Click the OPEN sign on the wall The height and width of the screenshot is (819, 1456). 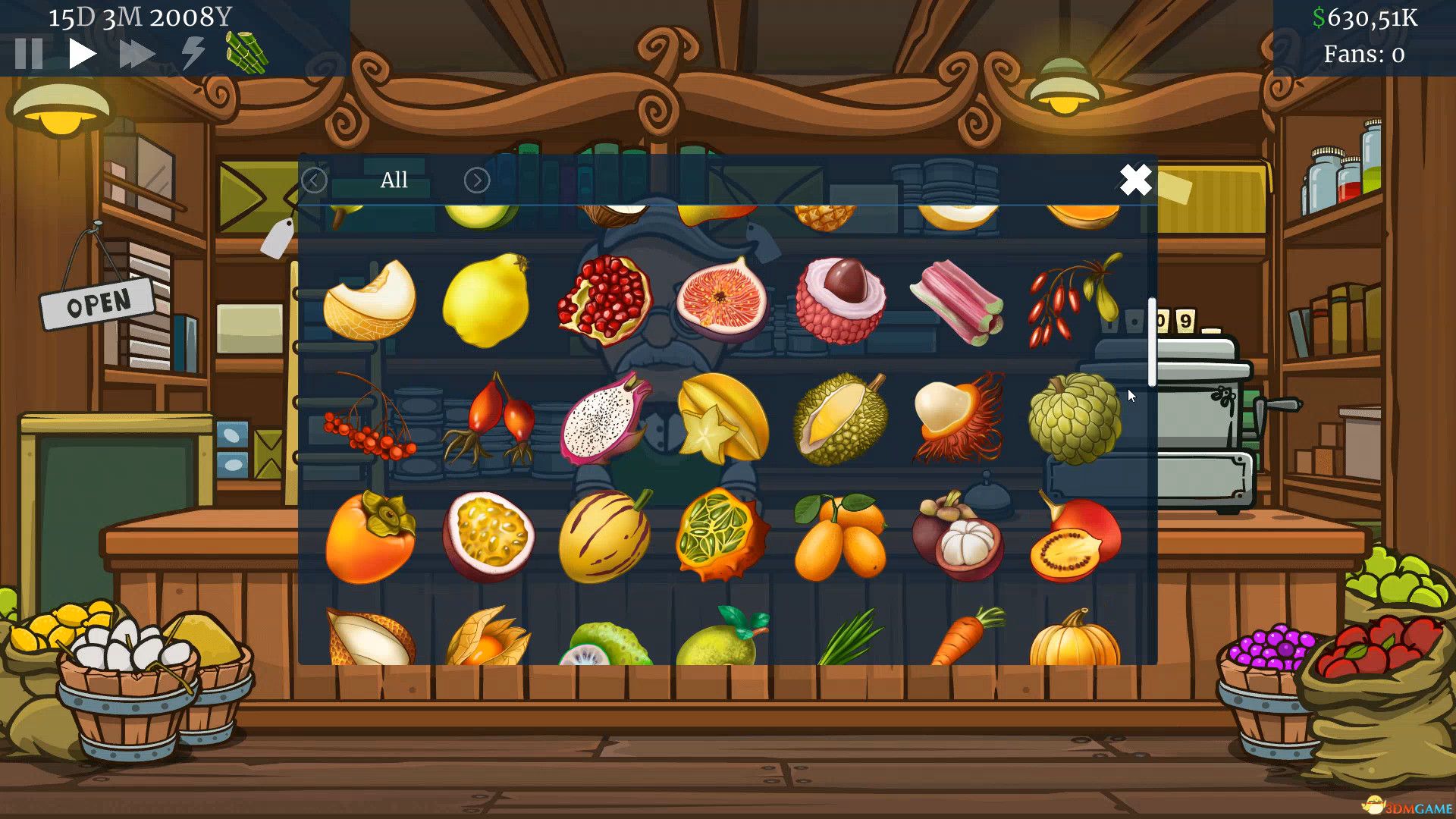coord(97,302)
